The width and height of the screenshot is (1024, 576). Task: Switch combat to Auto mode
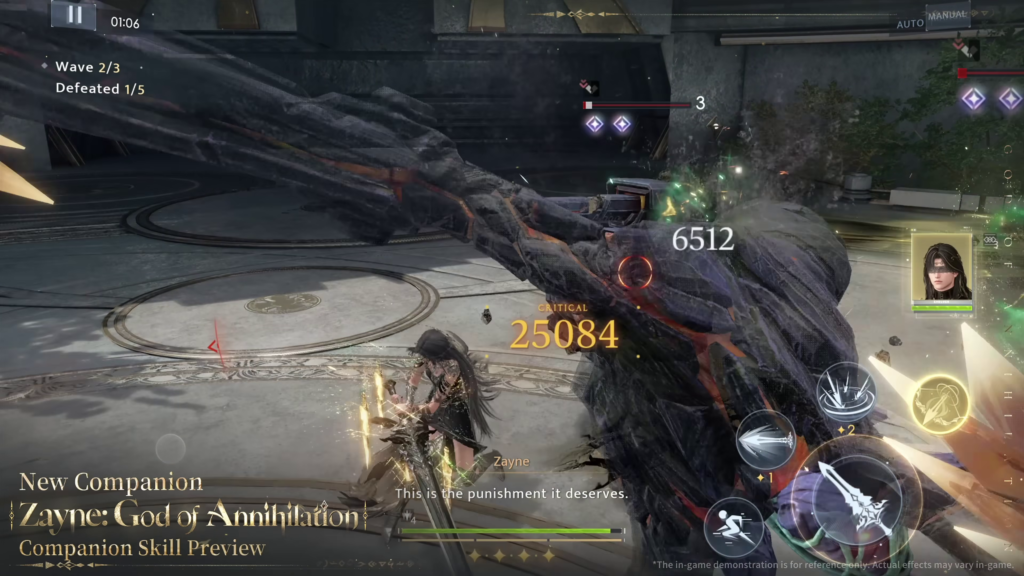coord(910,23)
